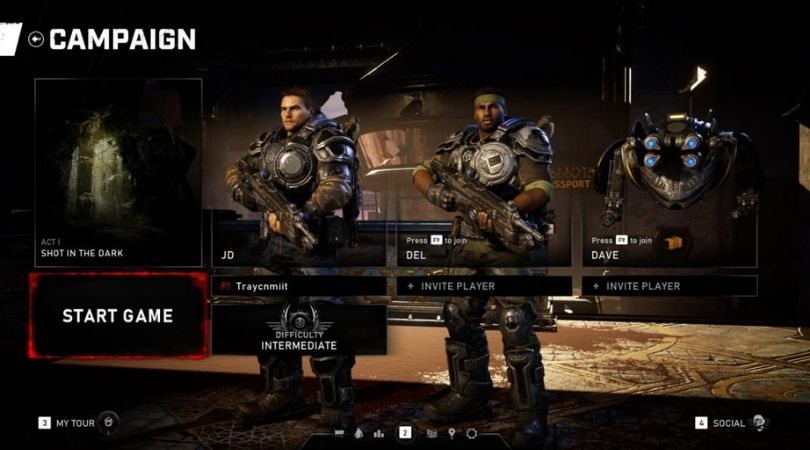Open the Social panel
Image resolution: width=810 pixels, height=450 pixels.
731,423
